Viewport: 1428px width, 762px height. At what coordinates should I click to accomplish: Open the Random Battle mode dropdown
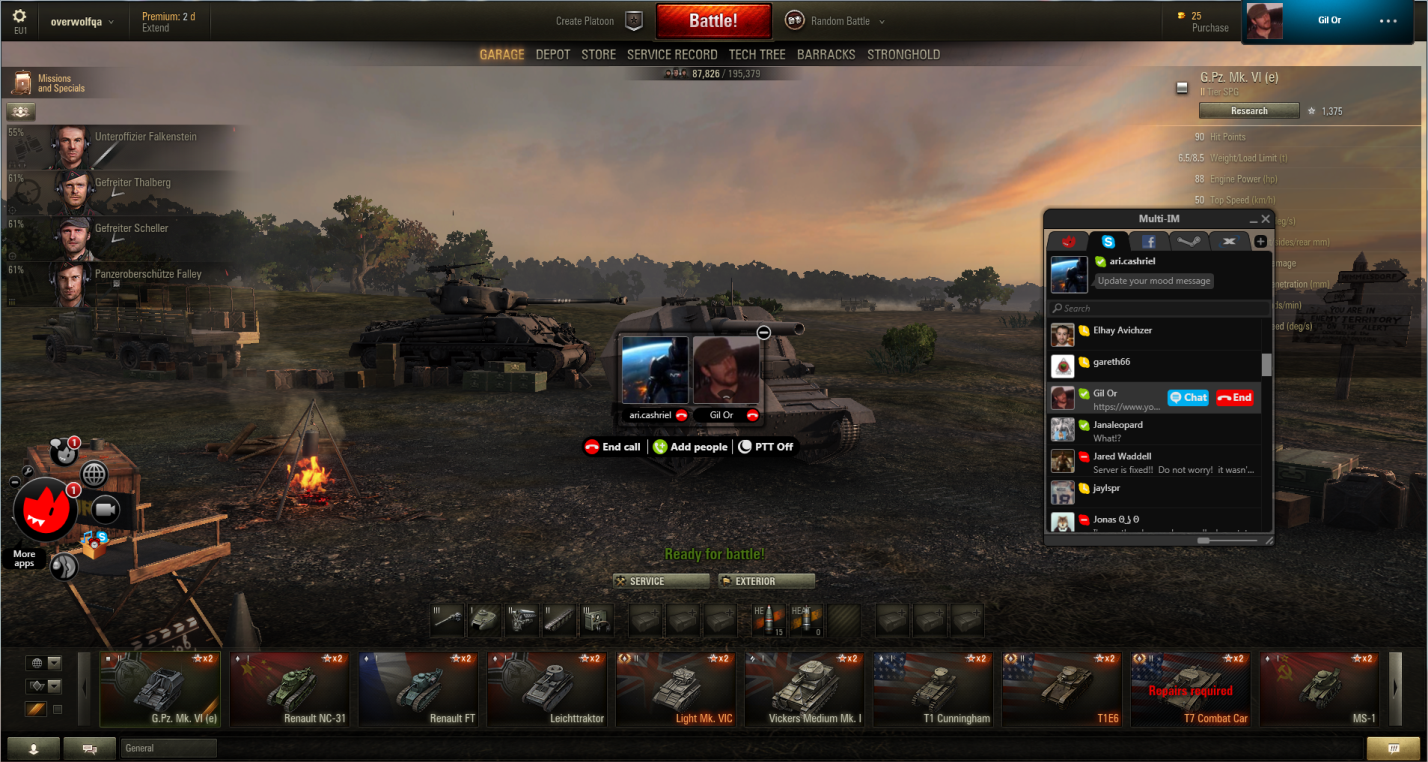pyautogui.click(x=836, y=21)
